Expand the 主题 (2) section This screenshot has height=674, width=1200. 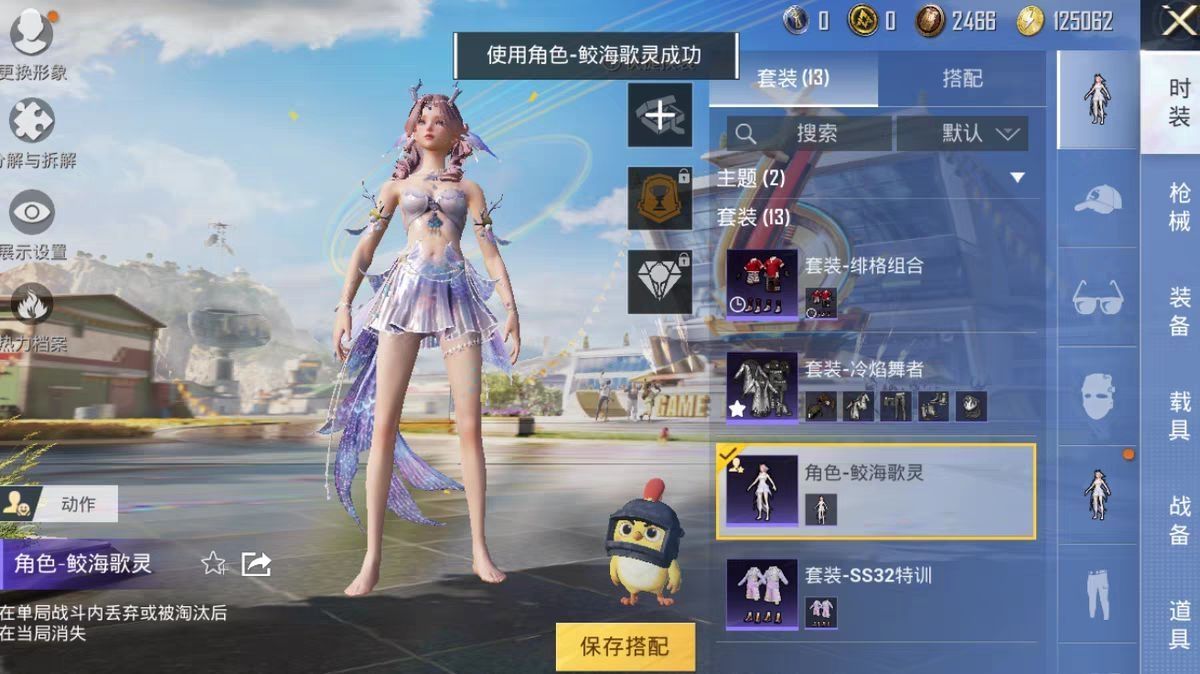click(1017, 178)
